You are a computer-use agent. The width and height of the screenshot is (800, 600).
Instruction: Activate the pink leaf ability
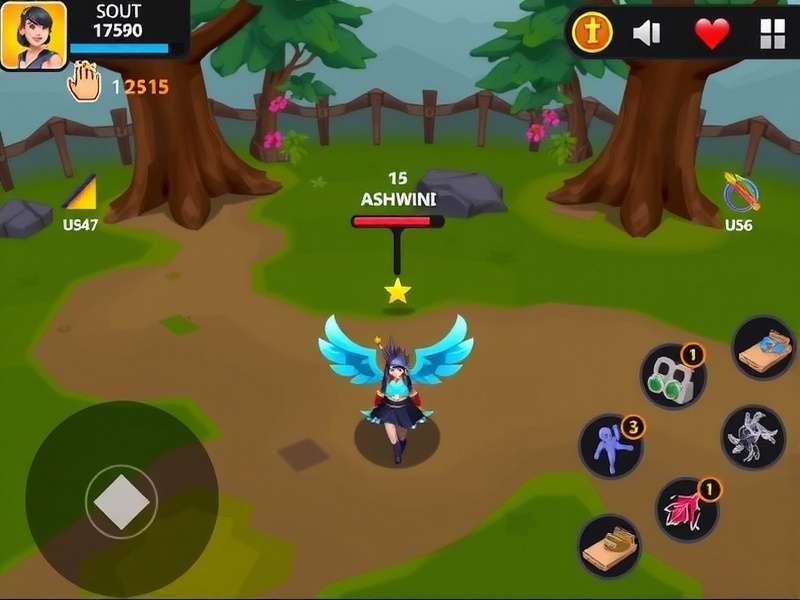(687, 508)
